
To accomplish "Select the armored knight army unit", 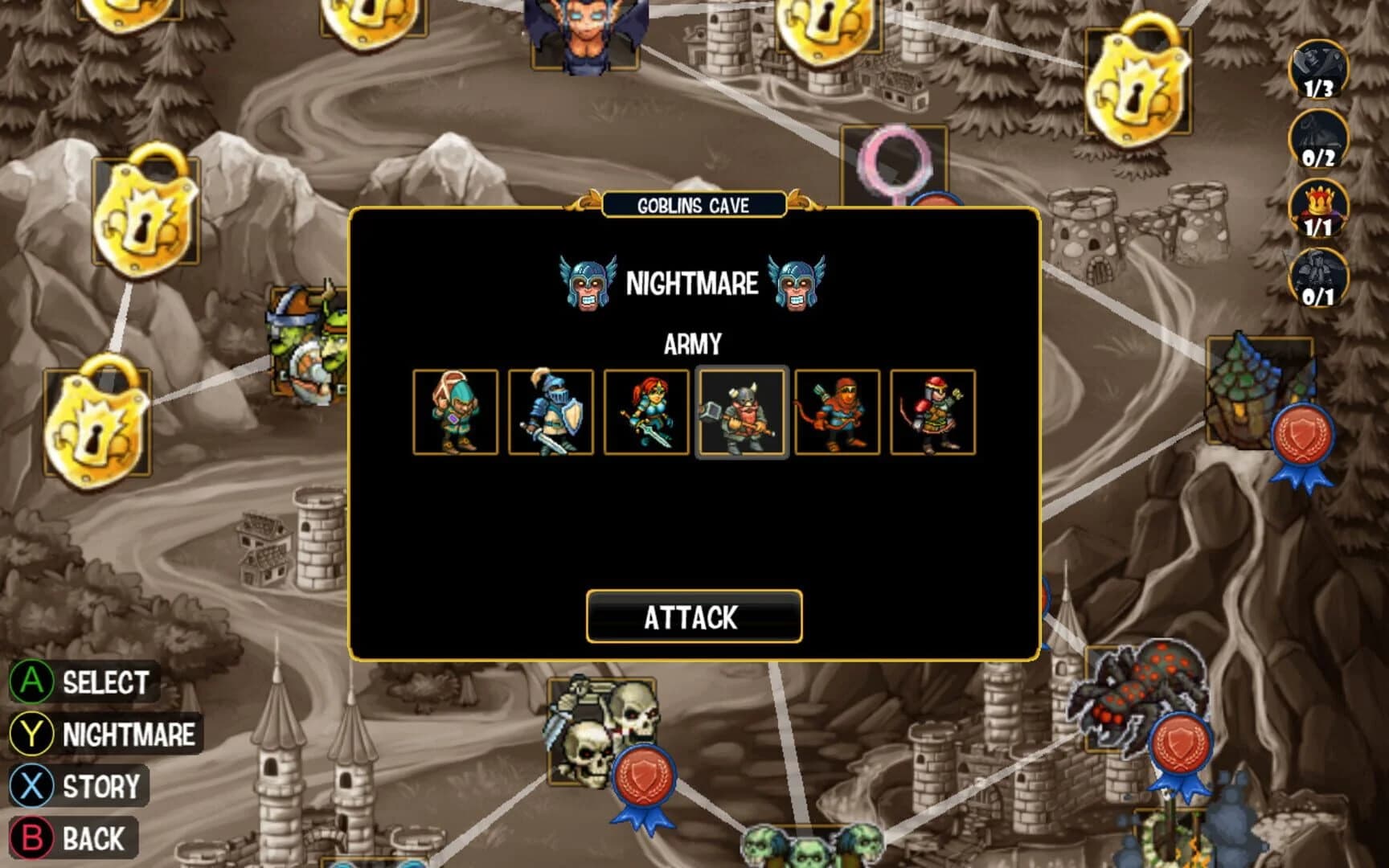I will pos(551,412).
